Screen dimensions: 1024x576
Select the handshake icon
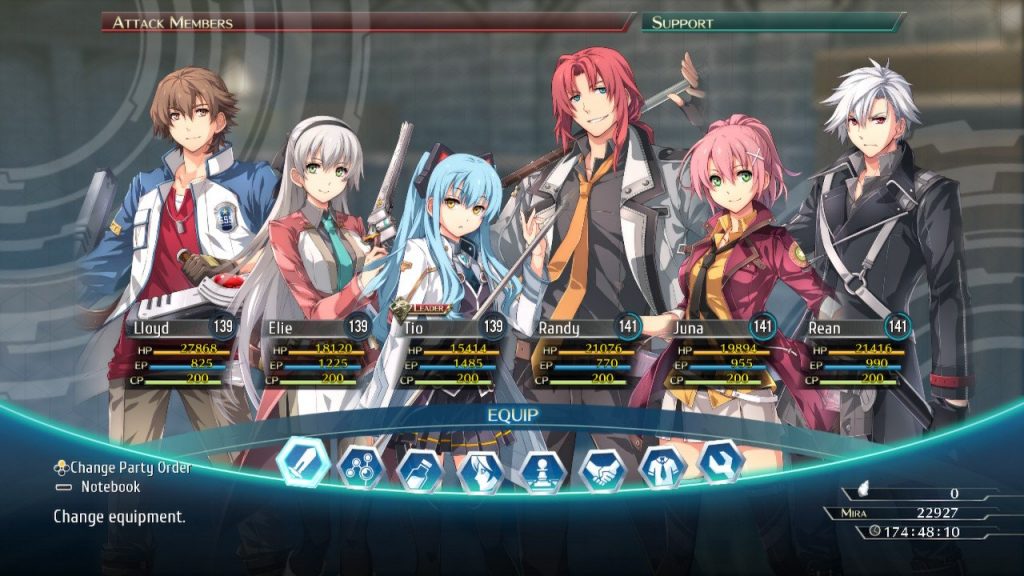point(602,470)
